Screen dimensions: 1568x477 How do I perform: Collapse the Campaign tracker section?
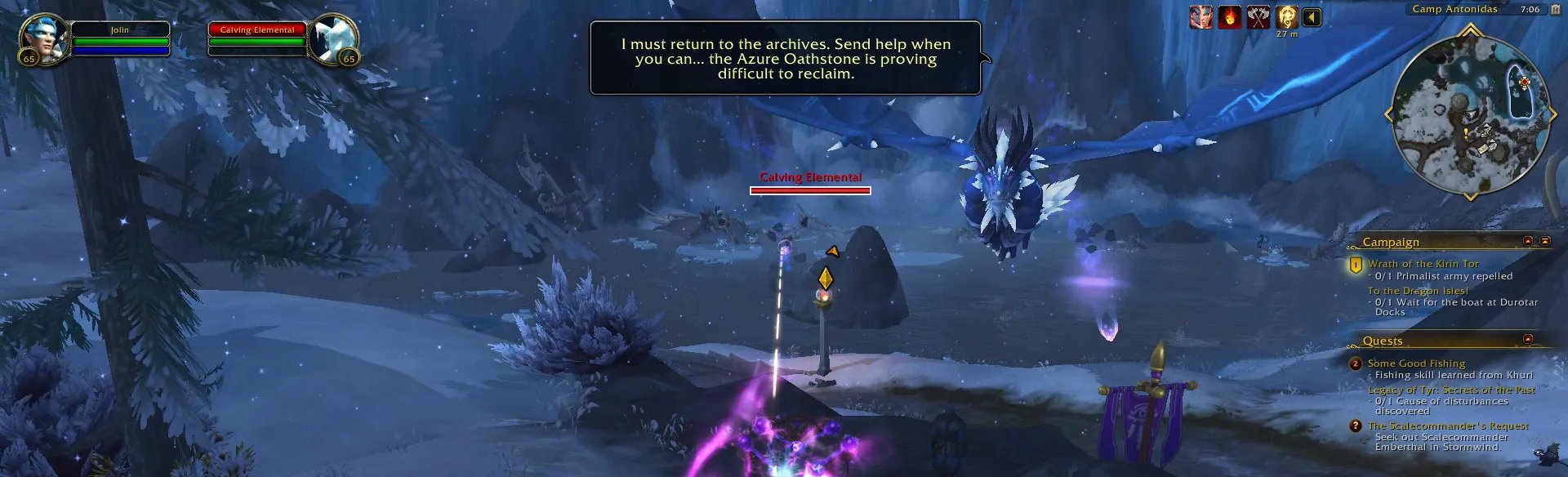tap(1528, 241)
